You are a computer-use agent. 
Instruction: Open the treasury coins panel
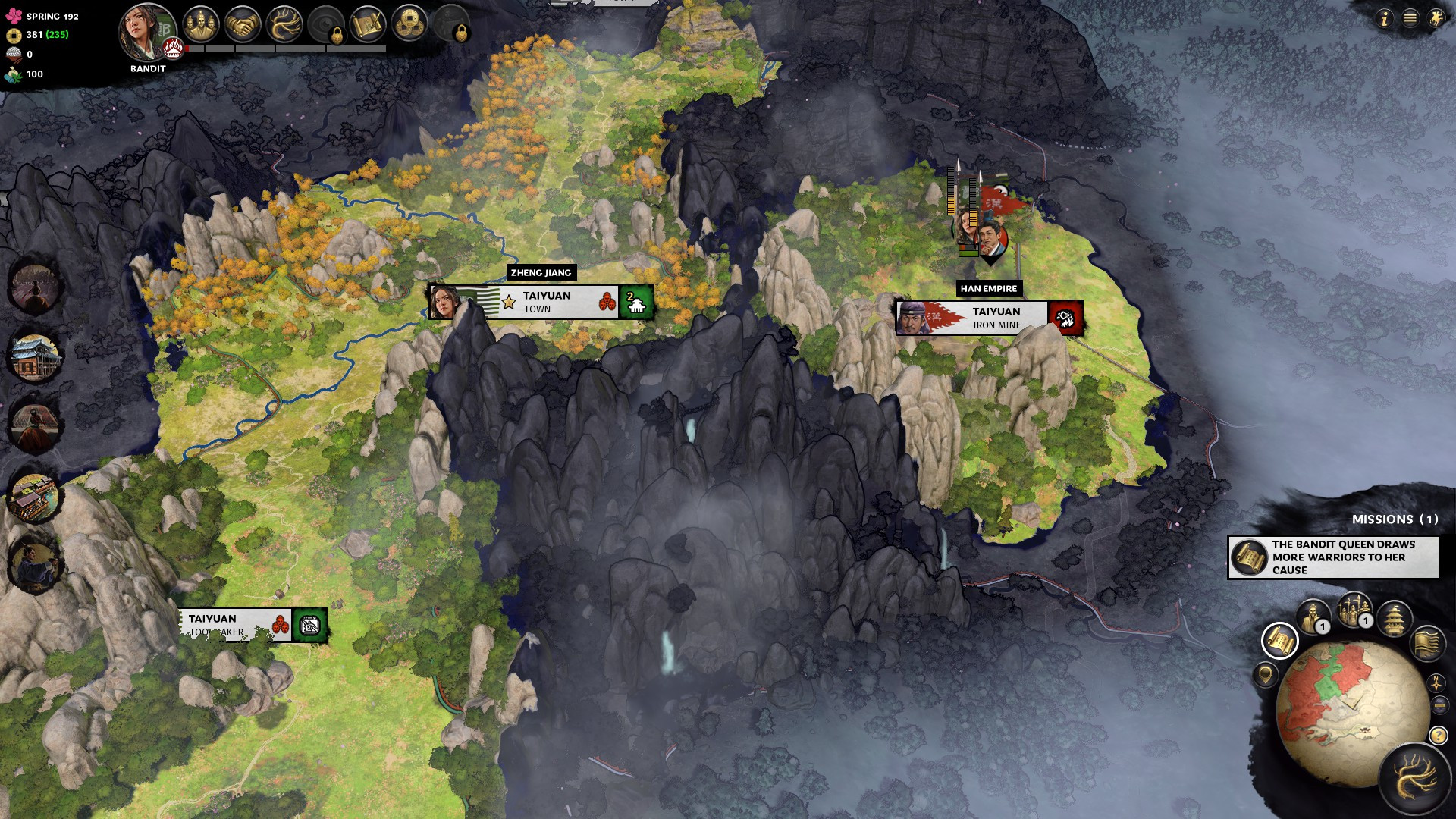(x=409, y=25)
